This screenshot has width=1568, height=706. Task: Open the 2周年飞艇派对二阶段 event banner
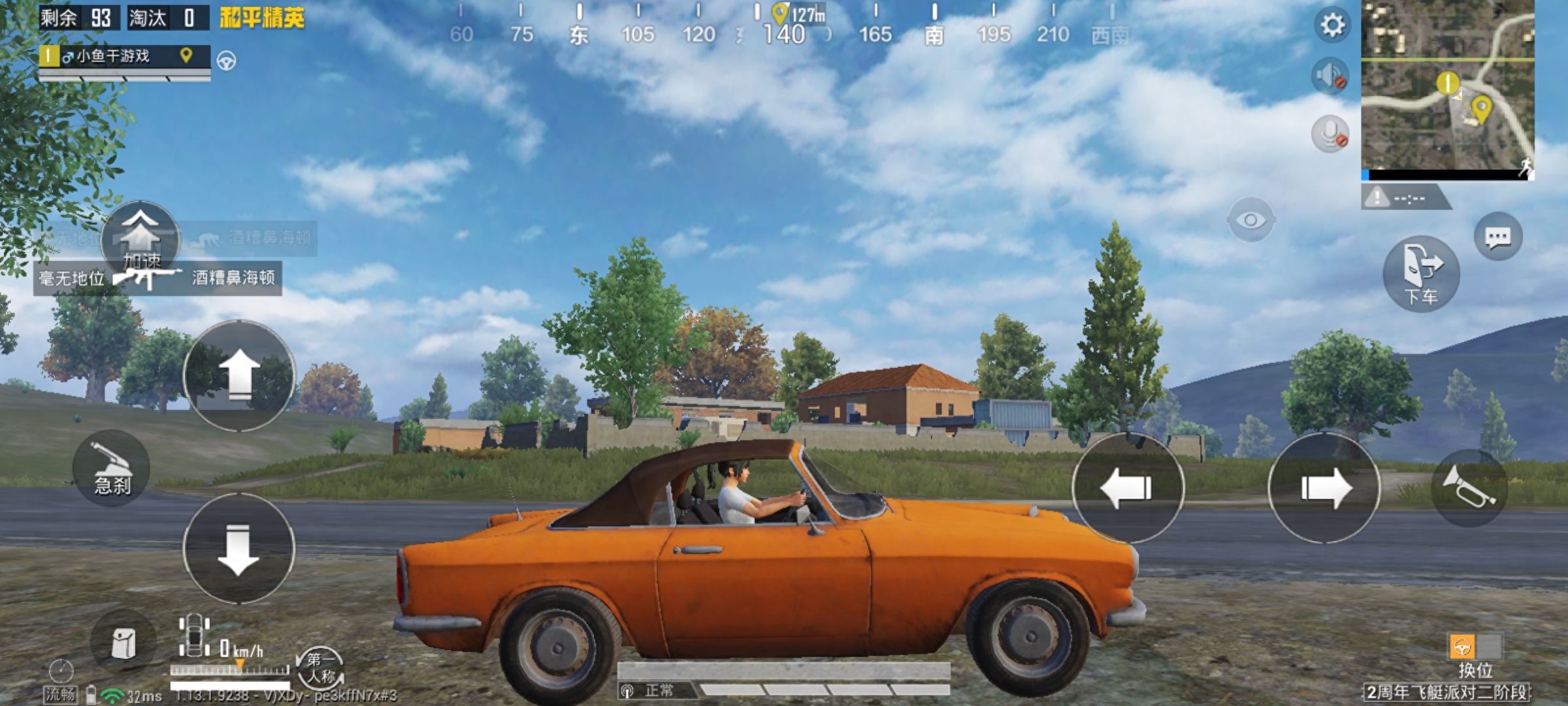click(x=1446, y=692)
